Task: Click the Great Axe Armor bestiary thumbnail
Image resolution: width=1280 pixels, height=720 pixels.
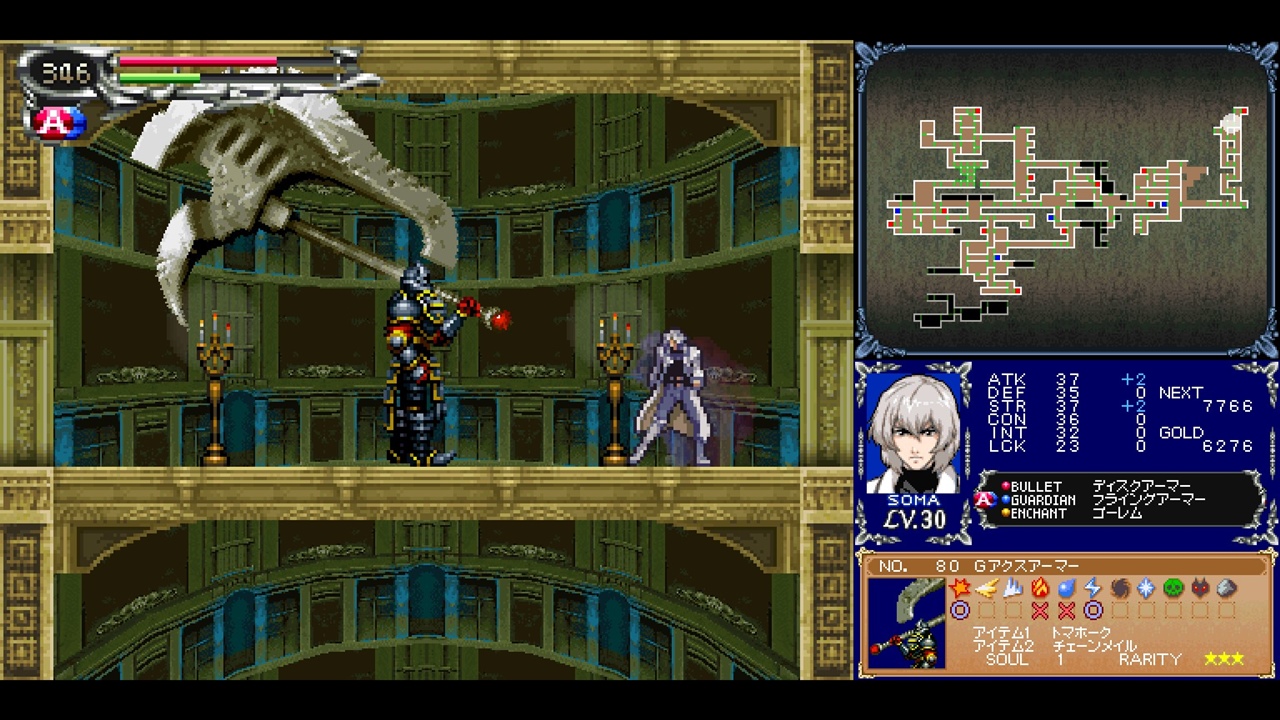Action: point(906,623)
